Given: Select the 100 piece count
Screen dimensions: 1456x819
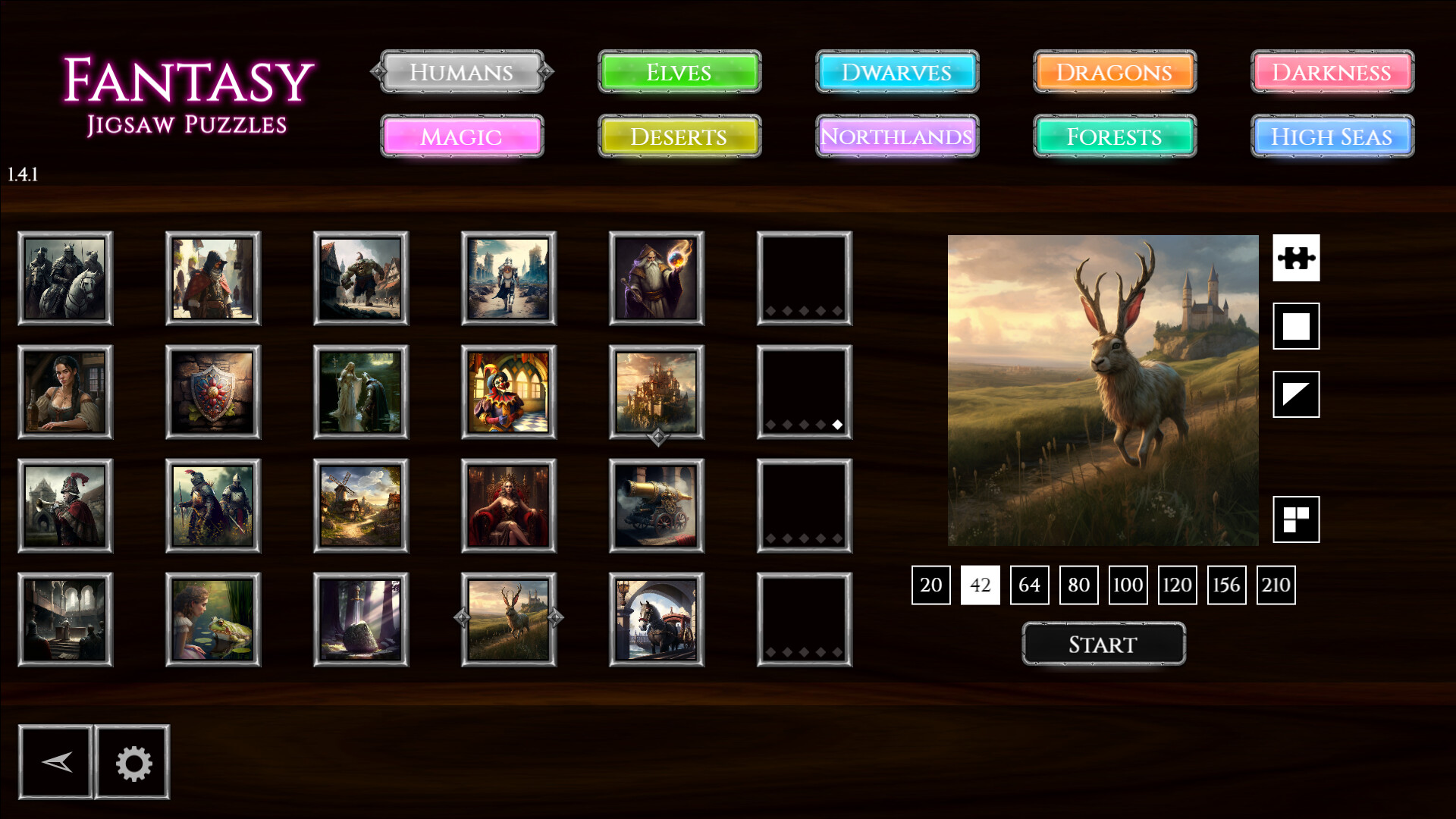Looking at the screenshot, I should 1128,585.
